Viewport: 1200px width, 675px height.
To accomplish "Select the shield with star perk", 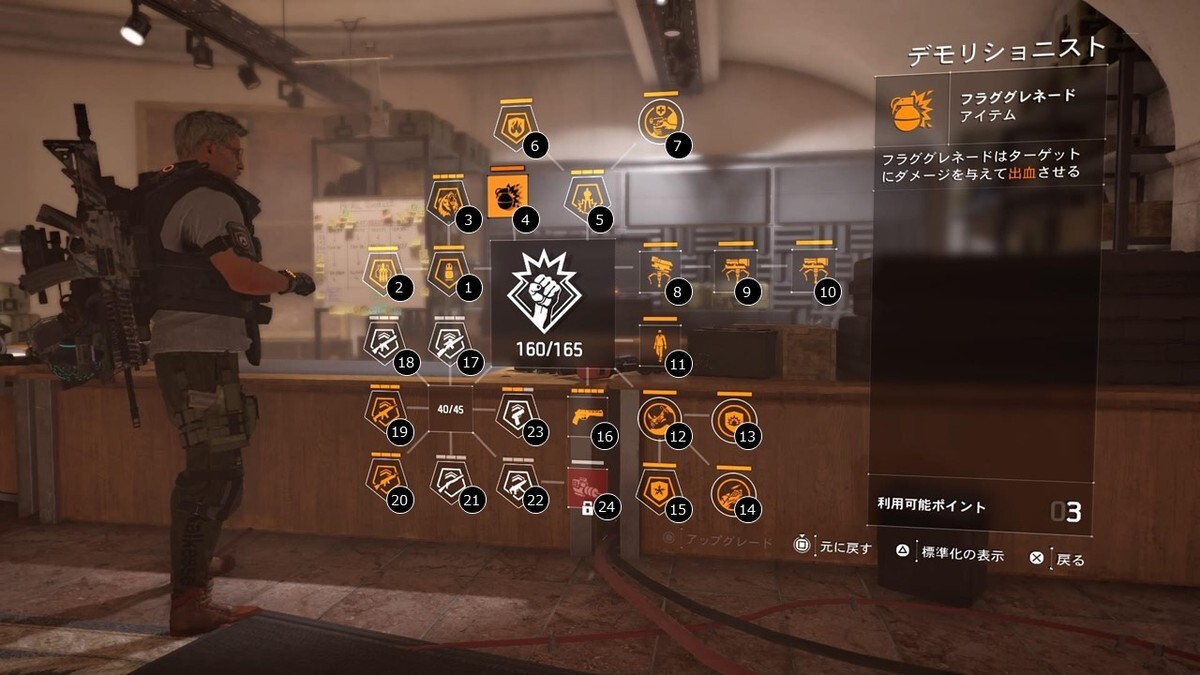I will click(659, 489).
